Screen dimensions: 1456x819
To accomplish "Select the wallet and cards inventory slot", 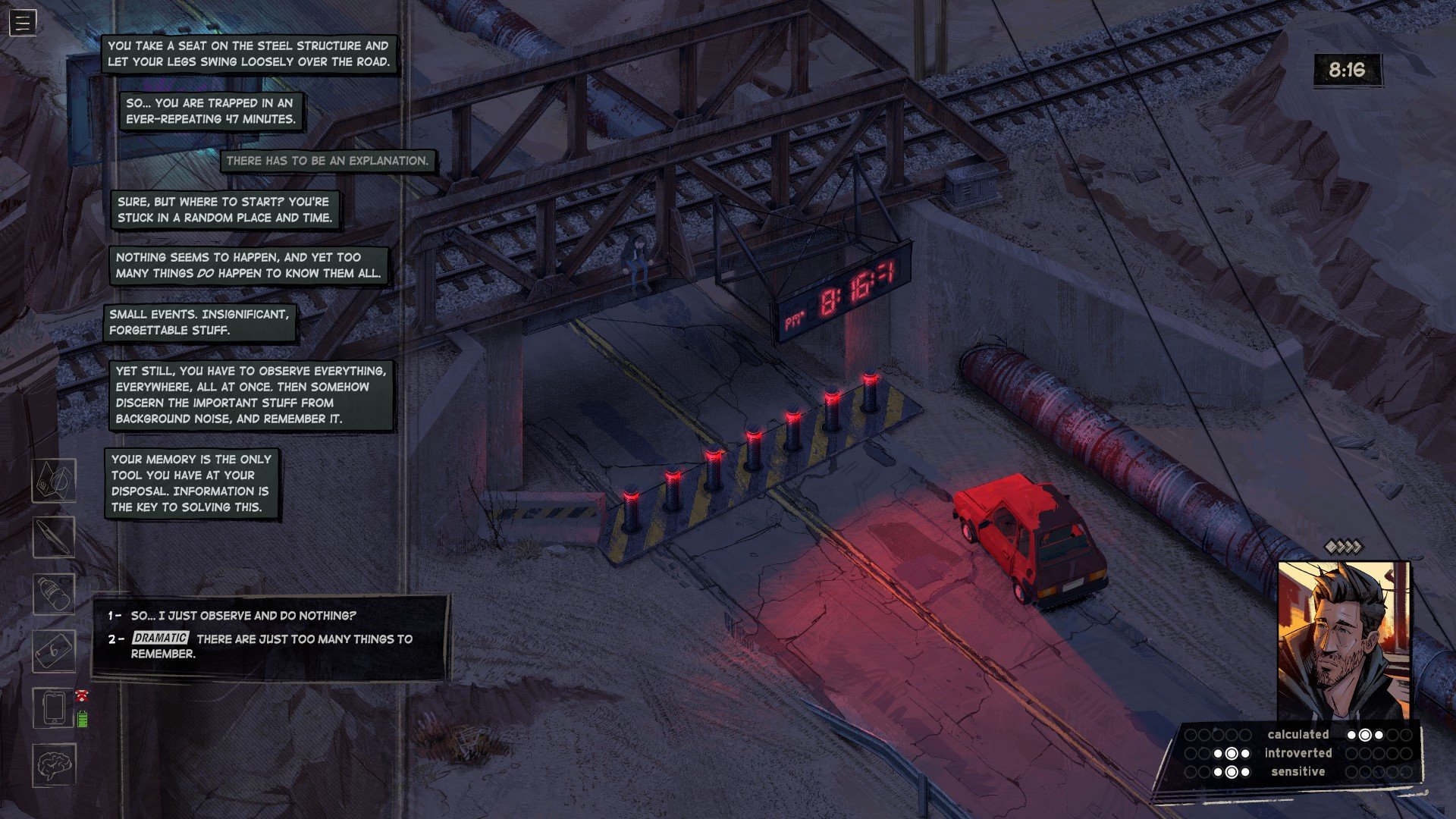I will (54, 481).
